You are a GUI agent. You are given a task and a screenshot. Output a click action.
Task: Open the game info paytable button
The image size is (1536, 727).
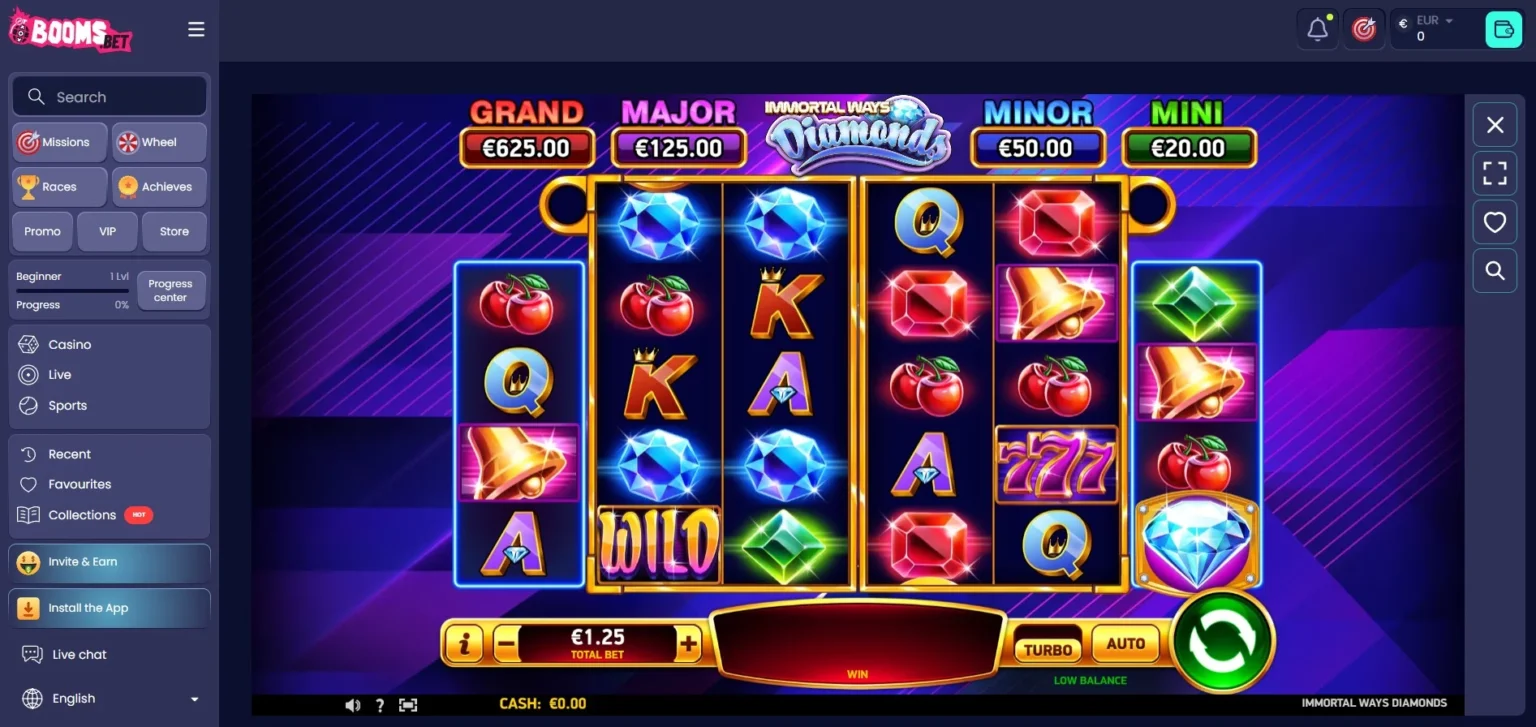coord(463,644)
